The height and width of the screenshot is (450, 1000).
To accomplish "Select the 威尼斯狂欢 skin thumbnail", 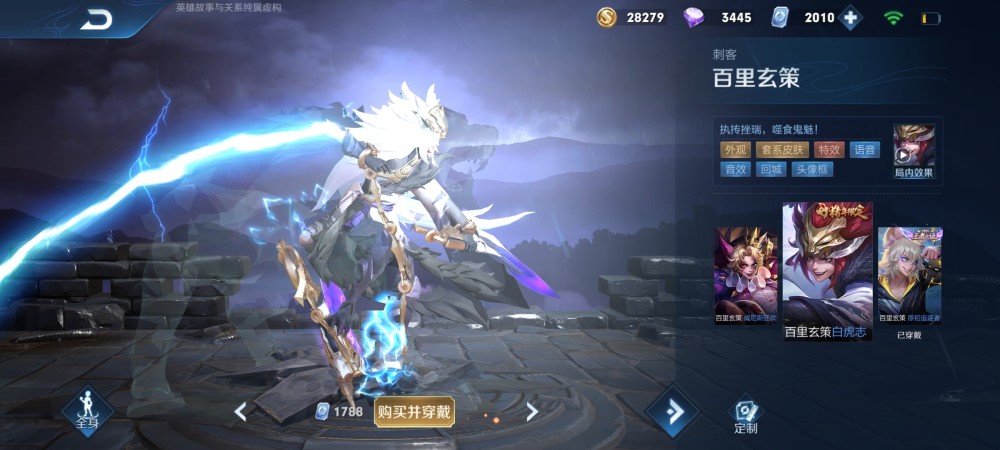I will click(745, 275).
